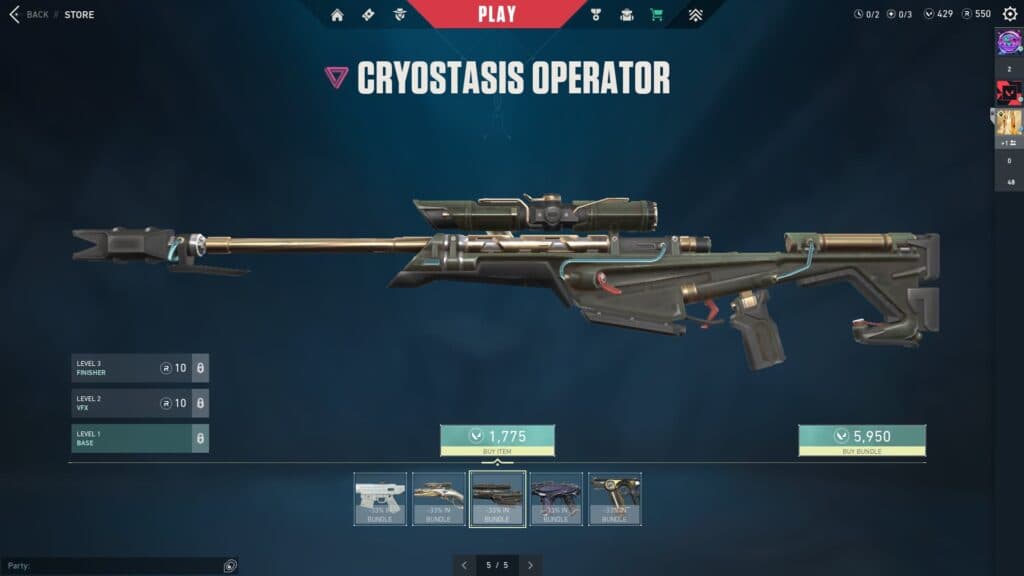The width and height of the screenshot is (1024, 576).
Task: Open the agent helmet icon beside the medal
Action: point(626,15)
